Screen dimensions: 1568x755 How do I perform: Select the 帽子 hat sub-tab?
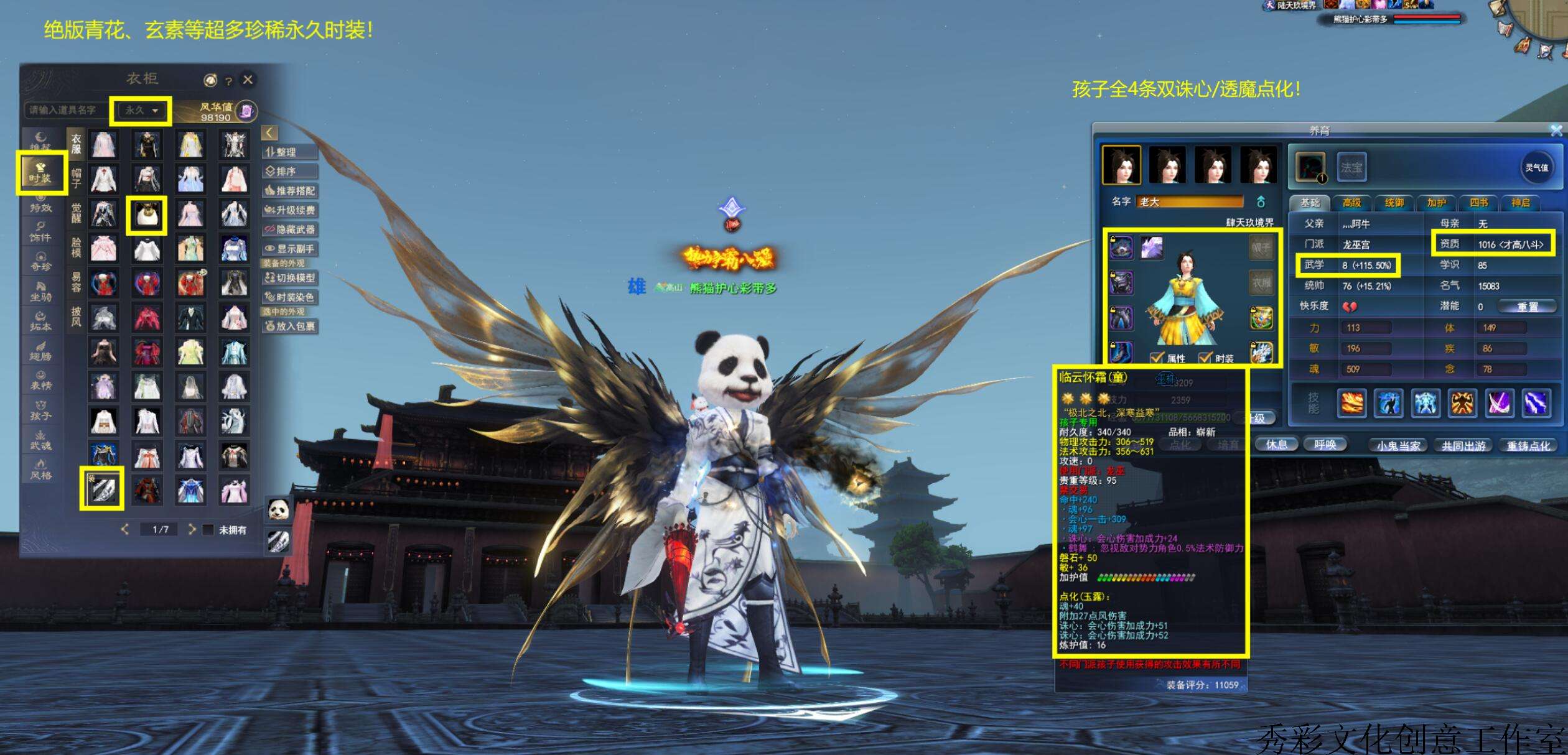pos(76,177)
